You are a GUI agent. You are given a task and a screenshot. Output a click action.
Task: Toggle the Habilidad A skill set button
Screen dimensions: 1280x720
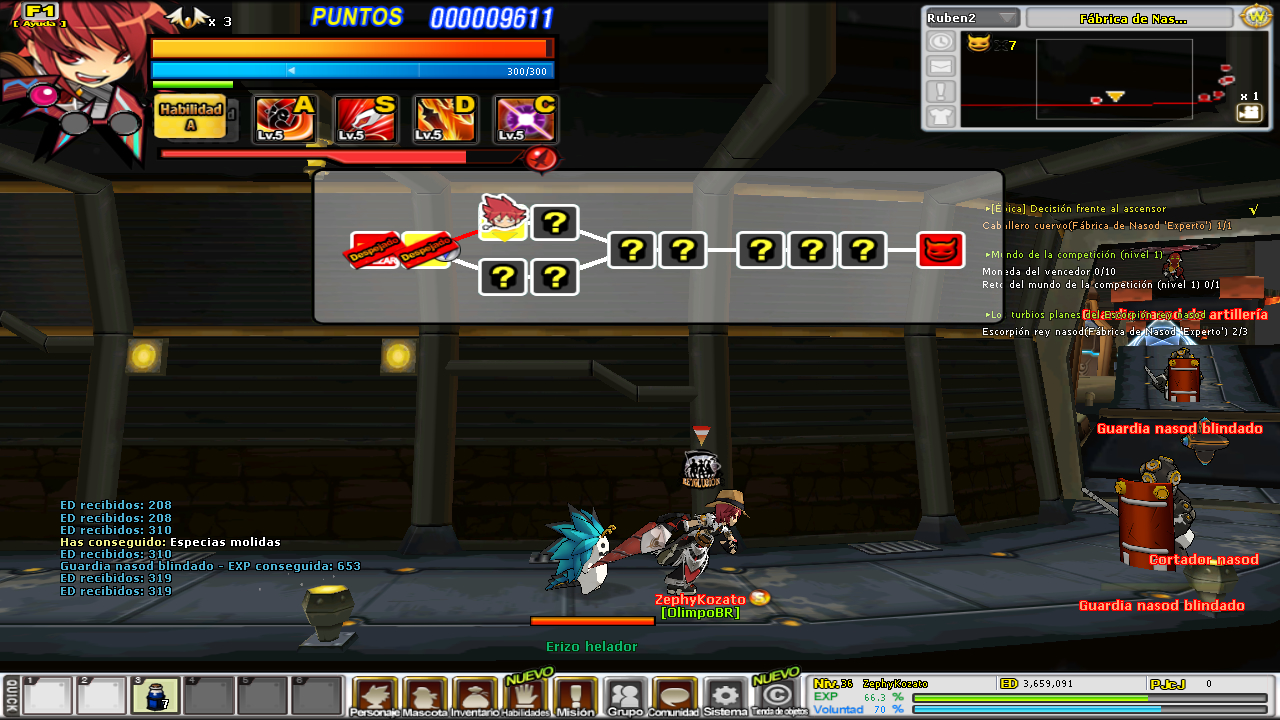click(x=190, y=117)
